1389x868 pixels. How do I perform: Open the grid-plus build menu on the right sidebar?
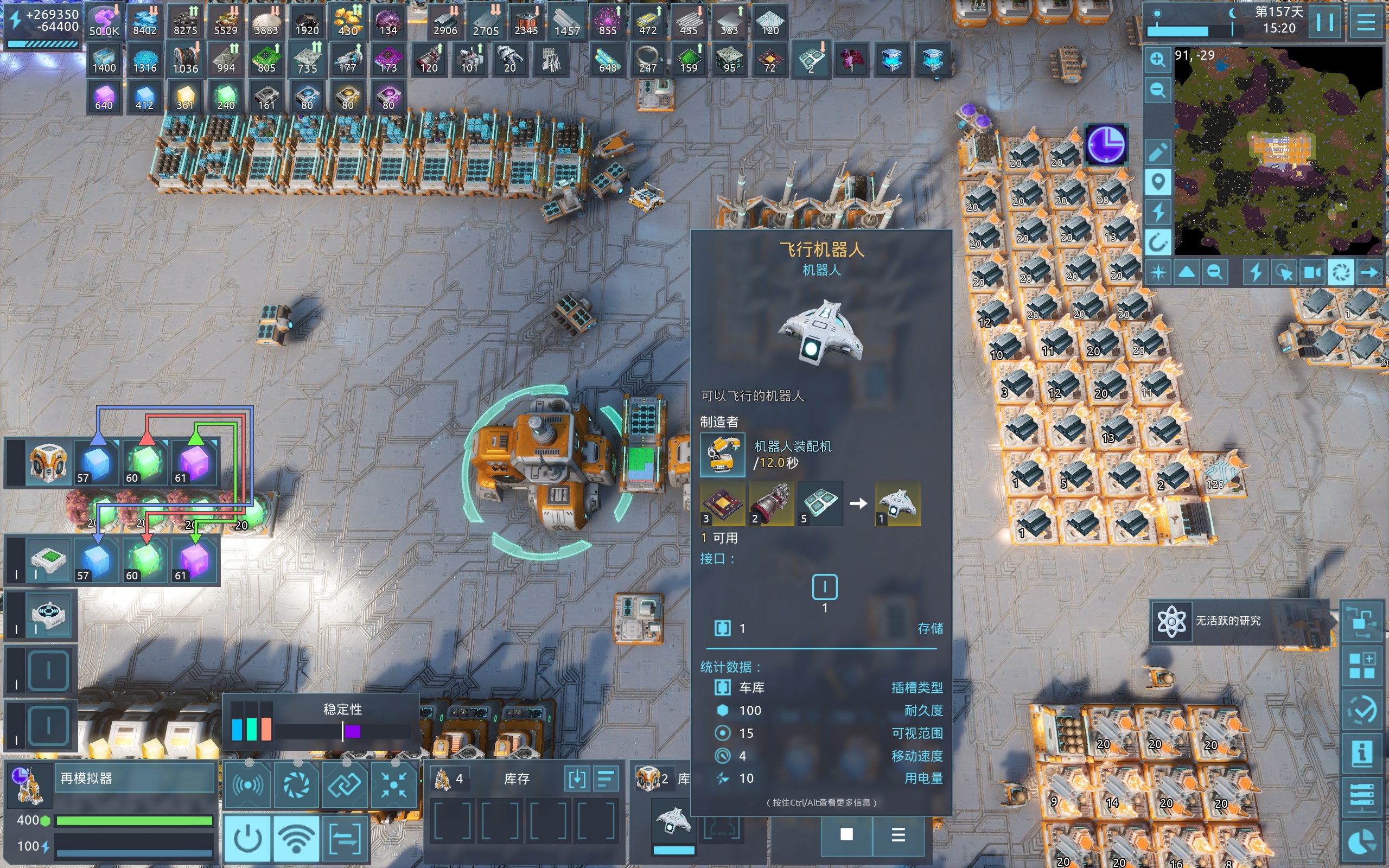click(1362, 666)
